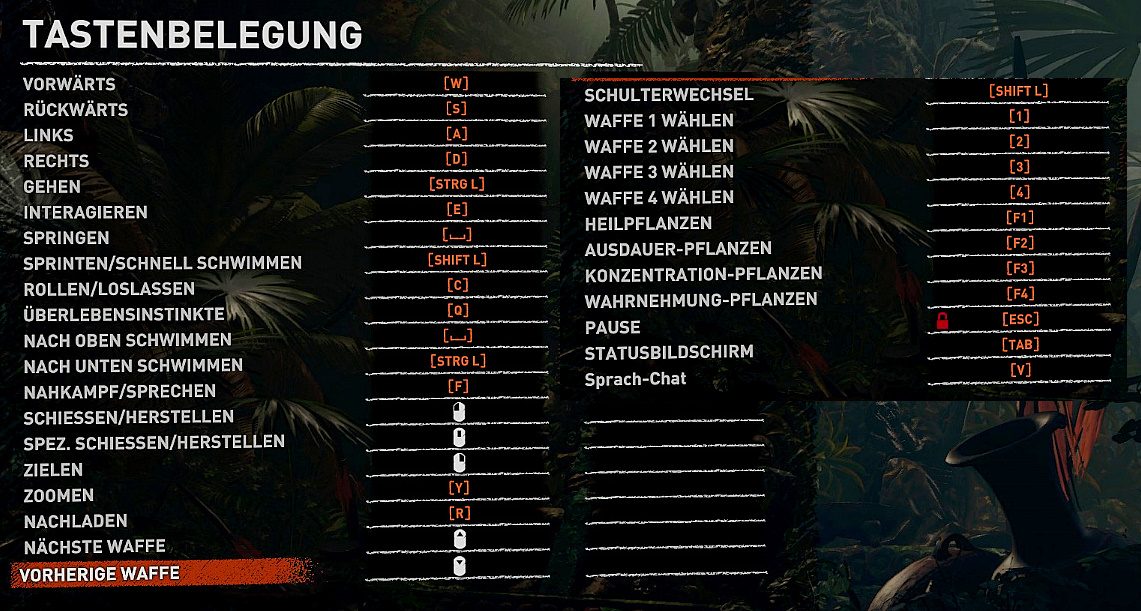Change the RÜCKWÄRTS key binding
This screenshot has height=611, width=1141.
pyautogui.click(x=456, y=109)
